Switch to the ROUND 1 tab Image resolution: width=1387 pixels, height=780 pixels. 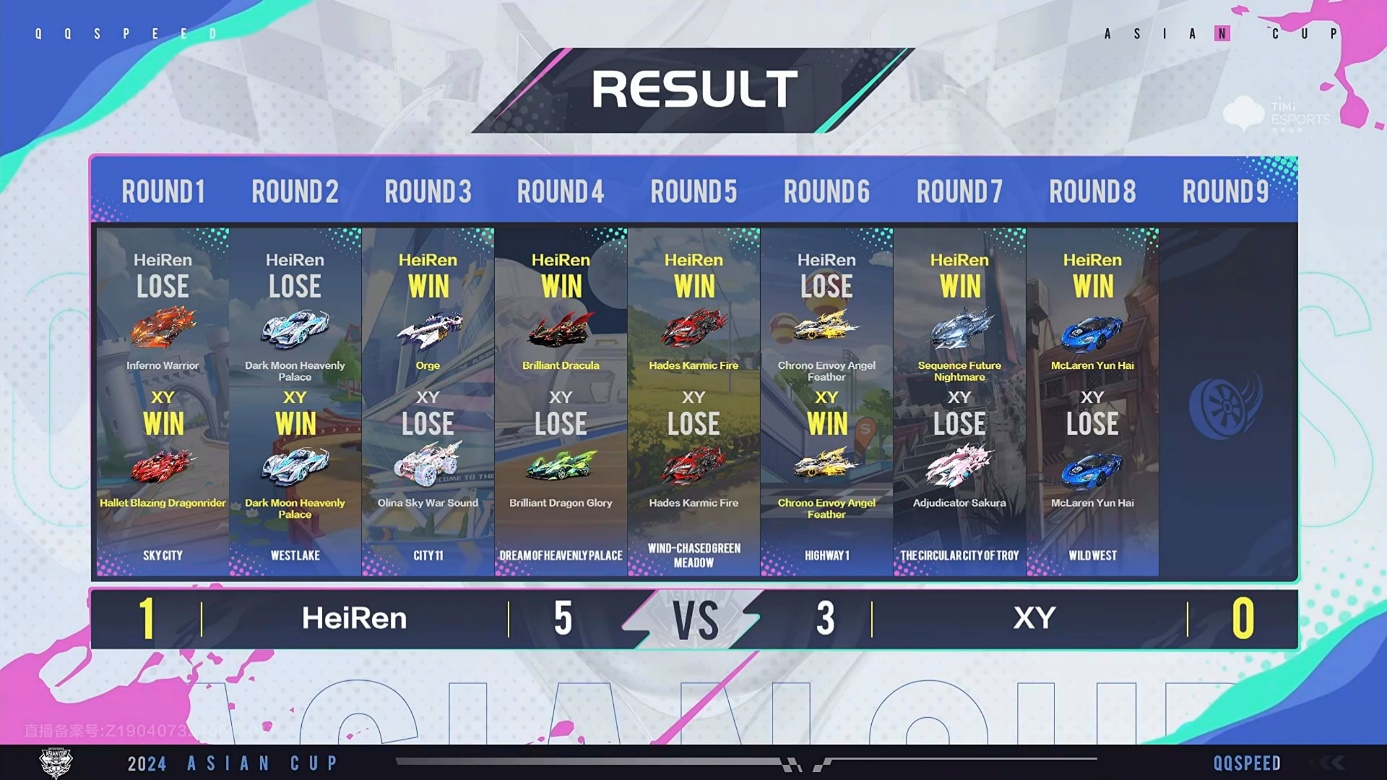pyautogui.click(x=162, y=191)
